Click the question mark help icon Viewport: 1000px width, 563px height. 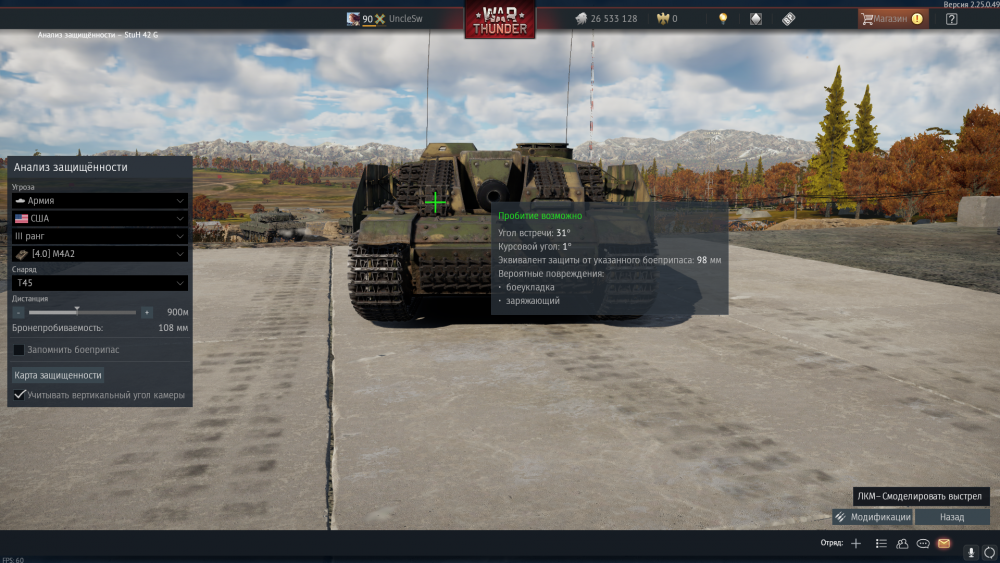click(951, 18)
